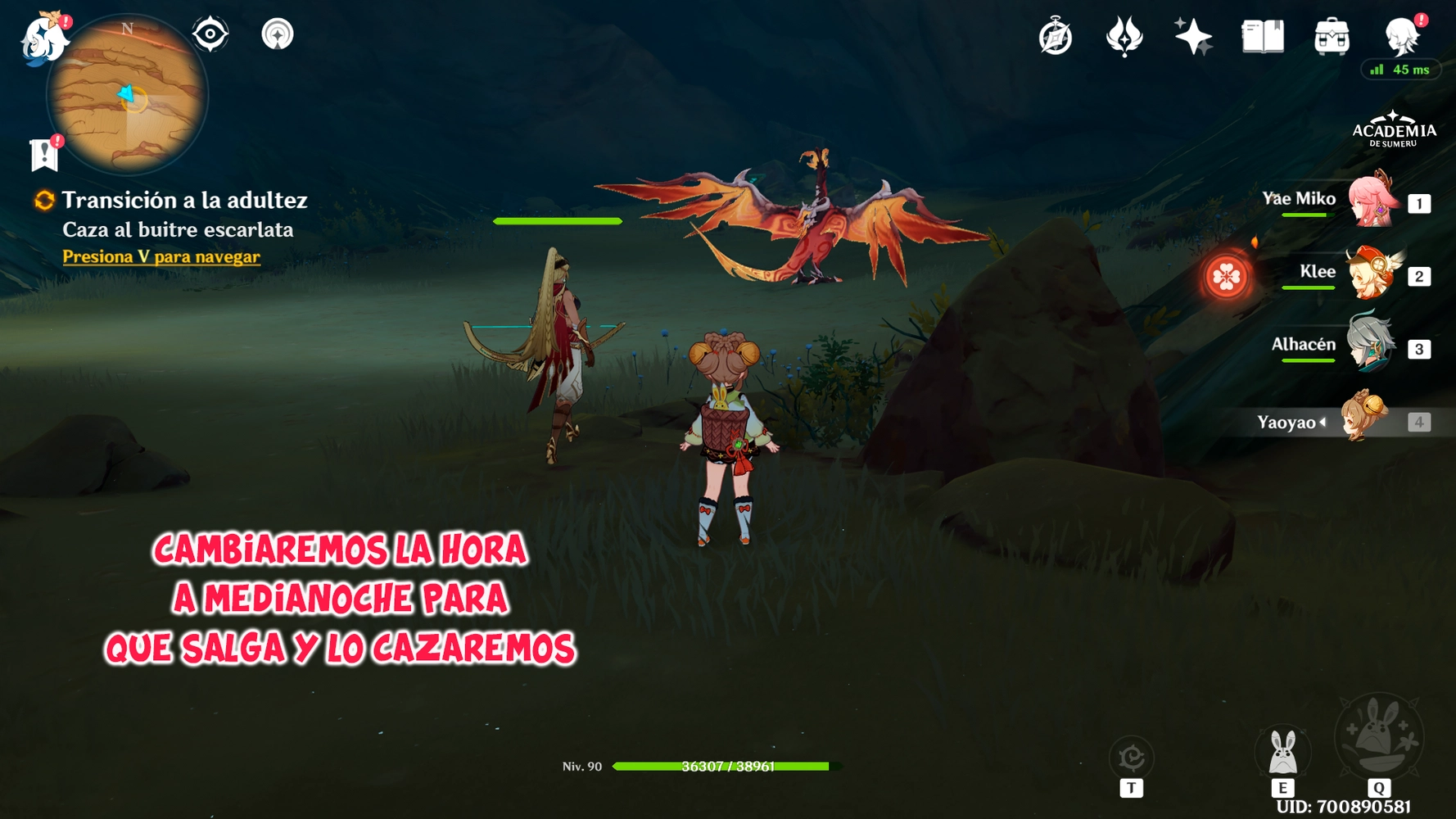Click Presiona V para navegar link
This screenshot has width=1456, height=819.
161,256
